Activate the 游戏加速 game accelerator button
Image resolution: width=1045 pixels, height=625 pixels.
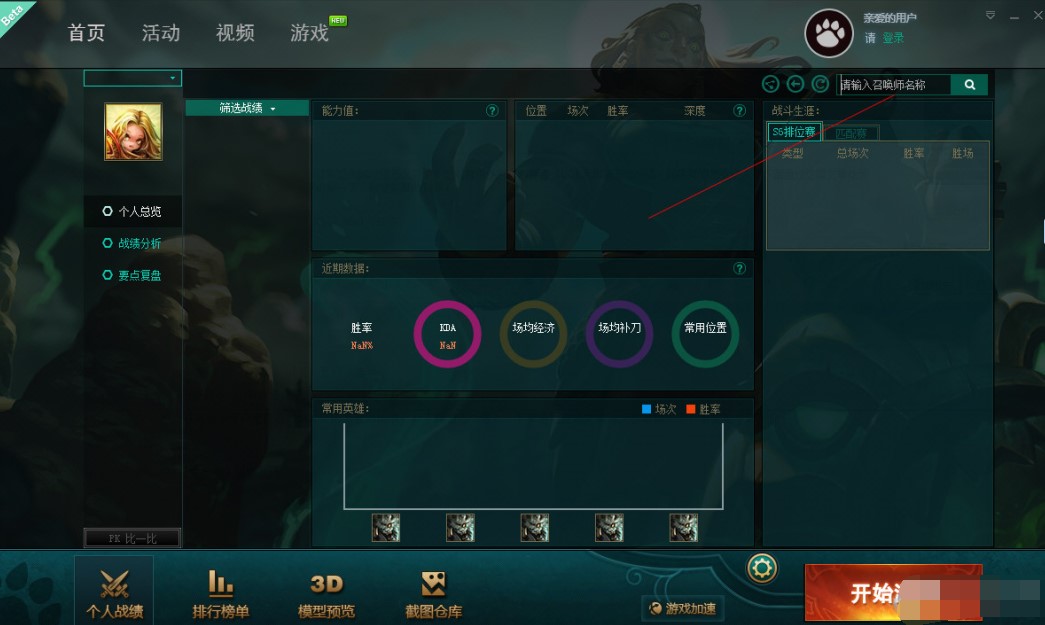pyautogui.click(x=684, y=607)
